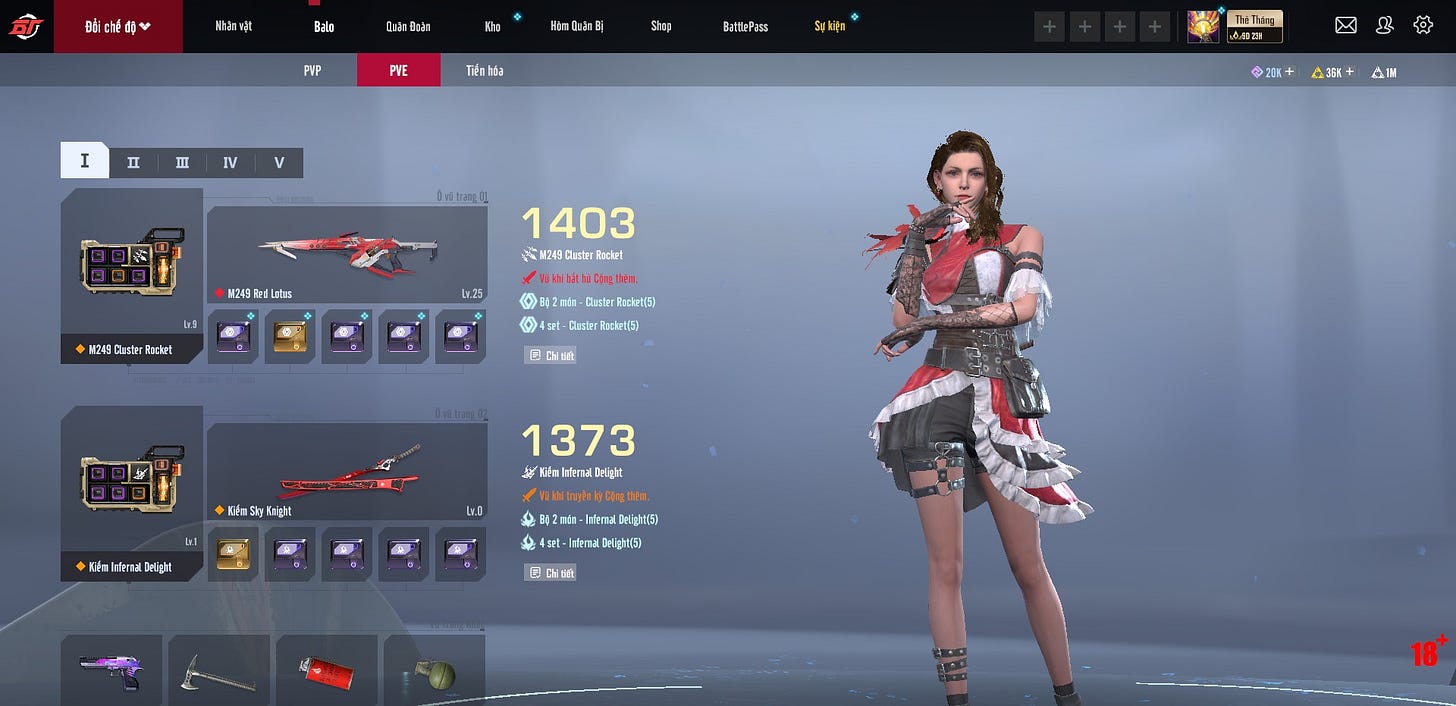Switch to the PVP tab

pyautogui.click(x=312, y=71)
